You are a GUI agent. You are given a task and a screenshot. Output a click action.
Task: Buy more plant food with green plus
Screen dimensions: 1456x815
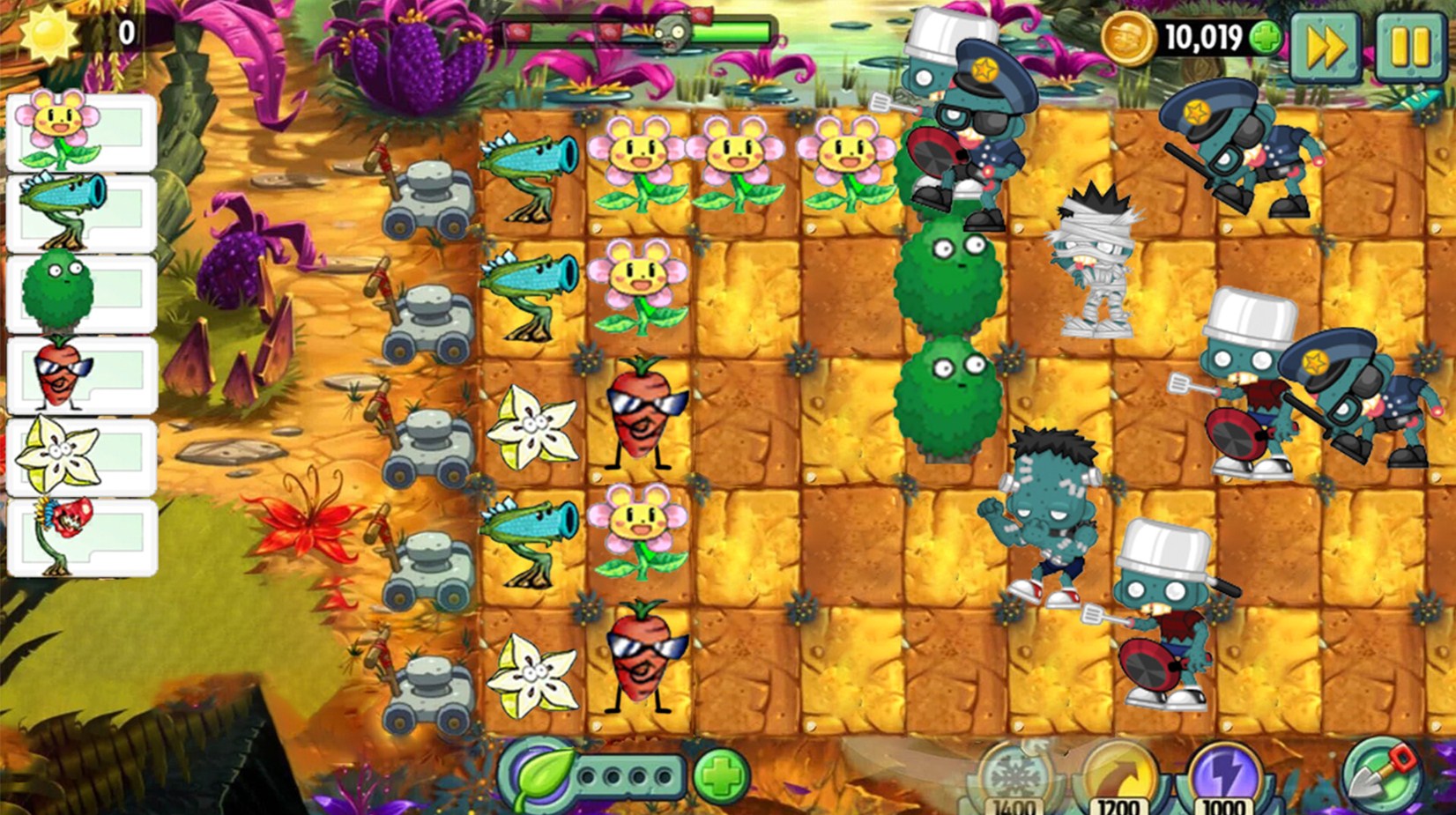[x=721, y=776]
